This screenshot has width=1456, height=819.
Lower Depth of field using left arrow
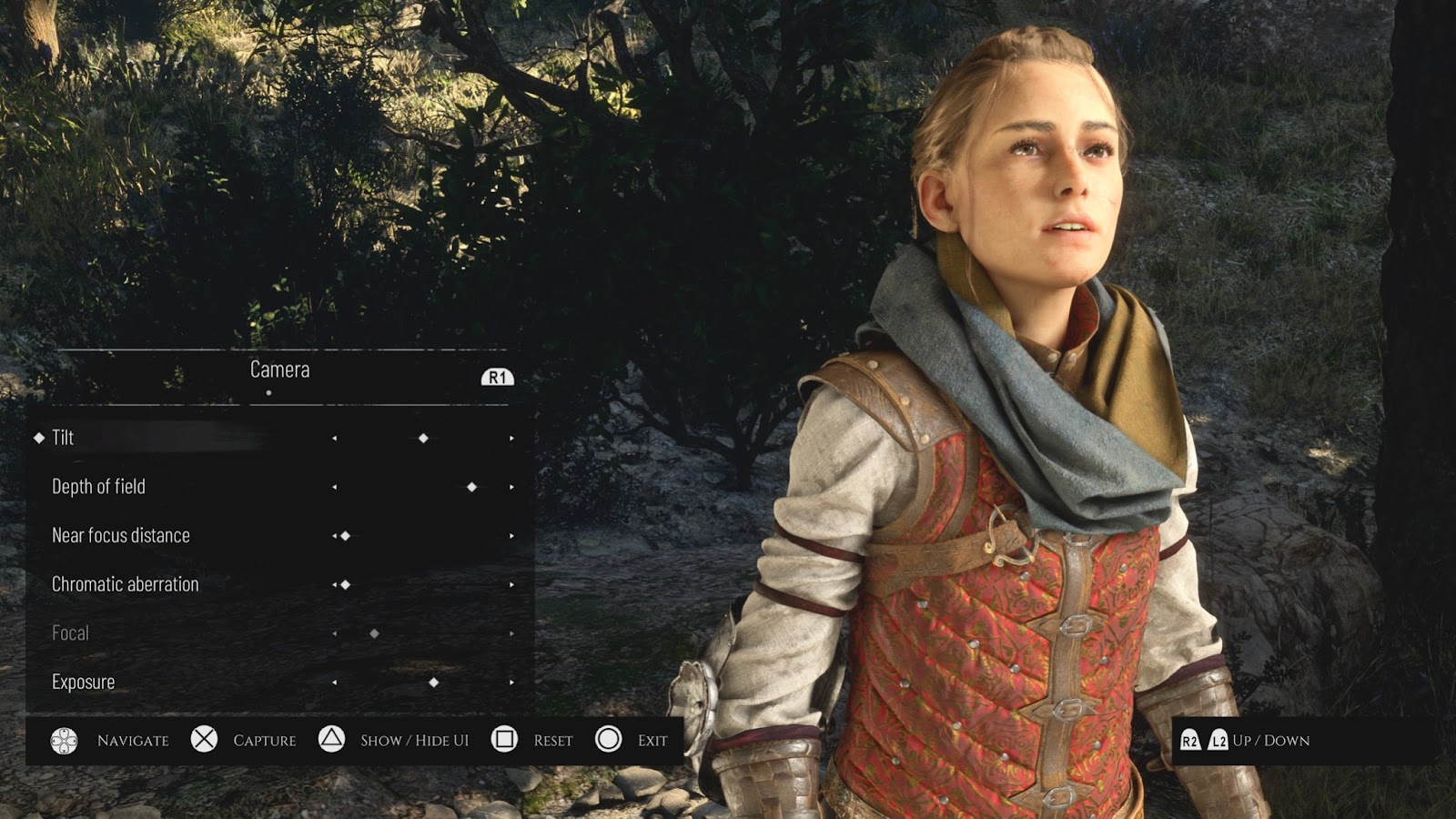[335, 488]
